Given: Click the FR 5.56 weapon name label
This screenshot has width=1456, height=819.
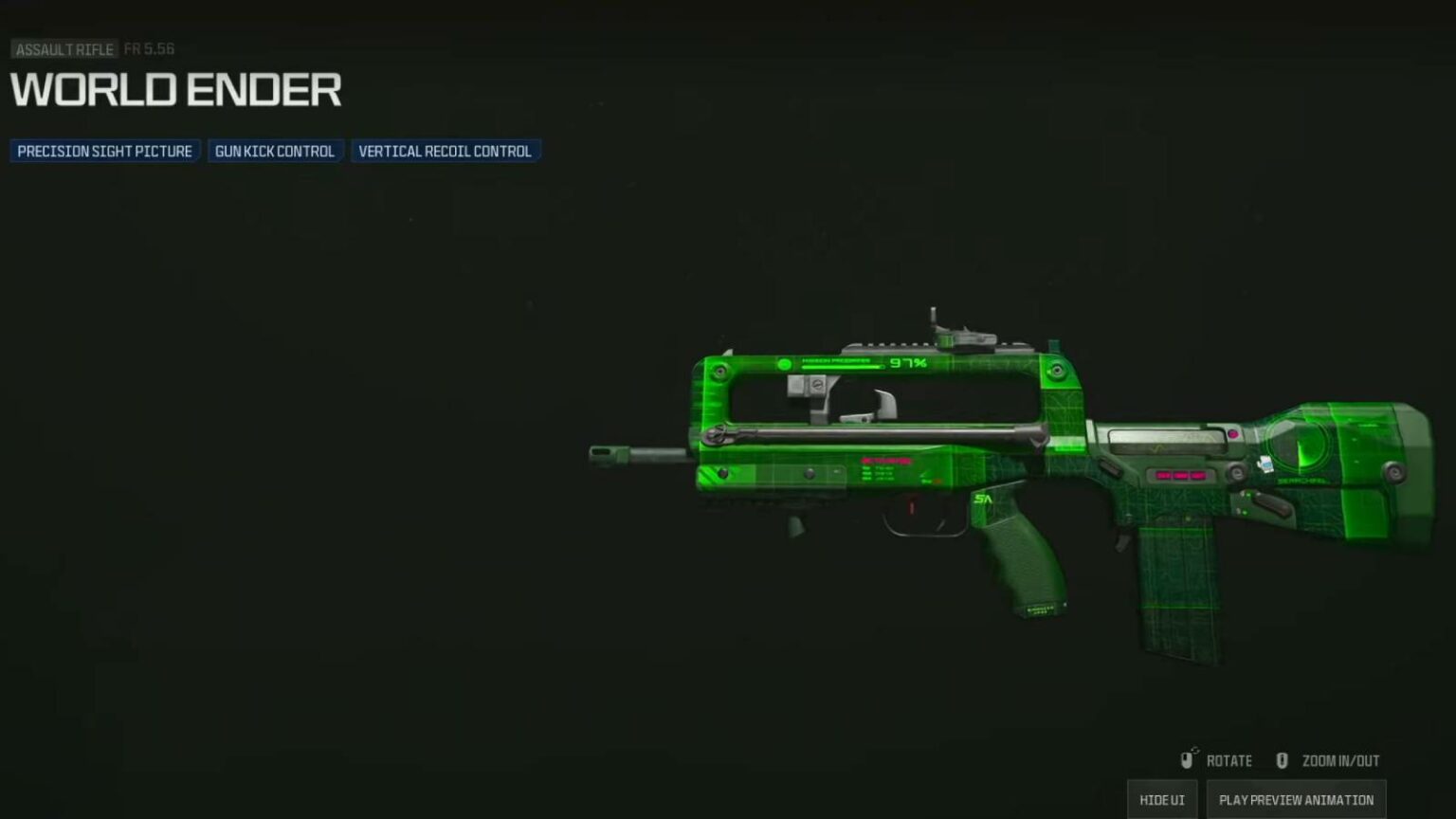Looking at the screenshot, I should (x=150, y=49).
